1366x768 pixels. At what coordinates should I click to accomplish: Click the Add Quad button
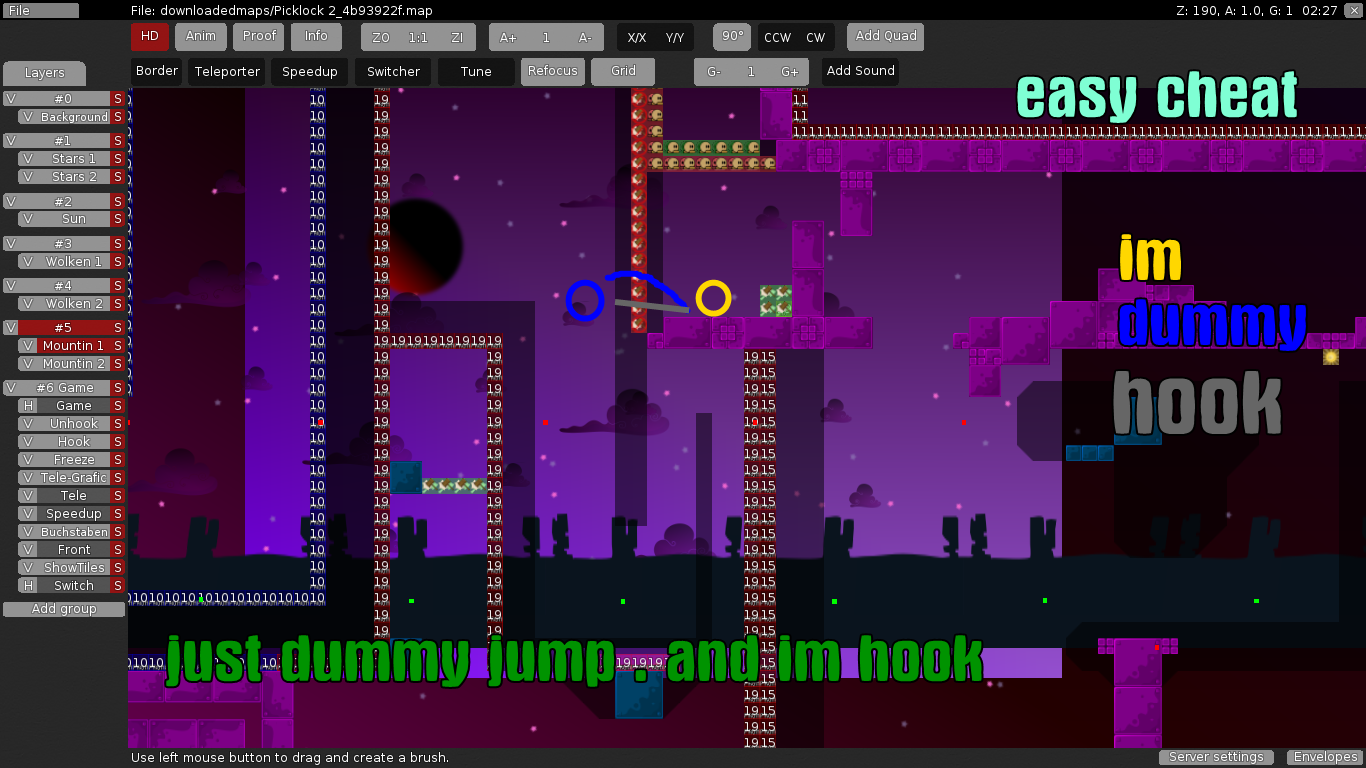click(x=886, y=37)
